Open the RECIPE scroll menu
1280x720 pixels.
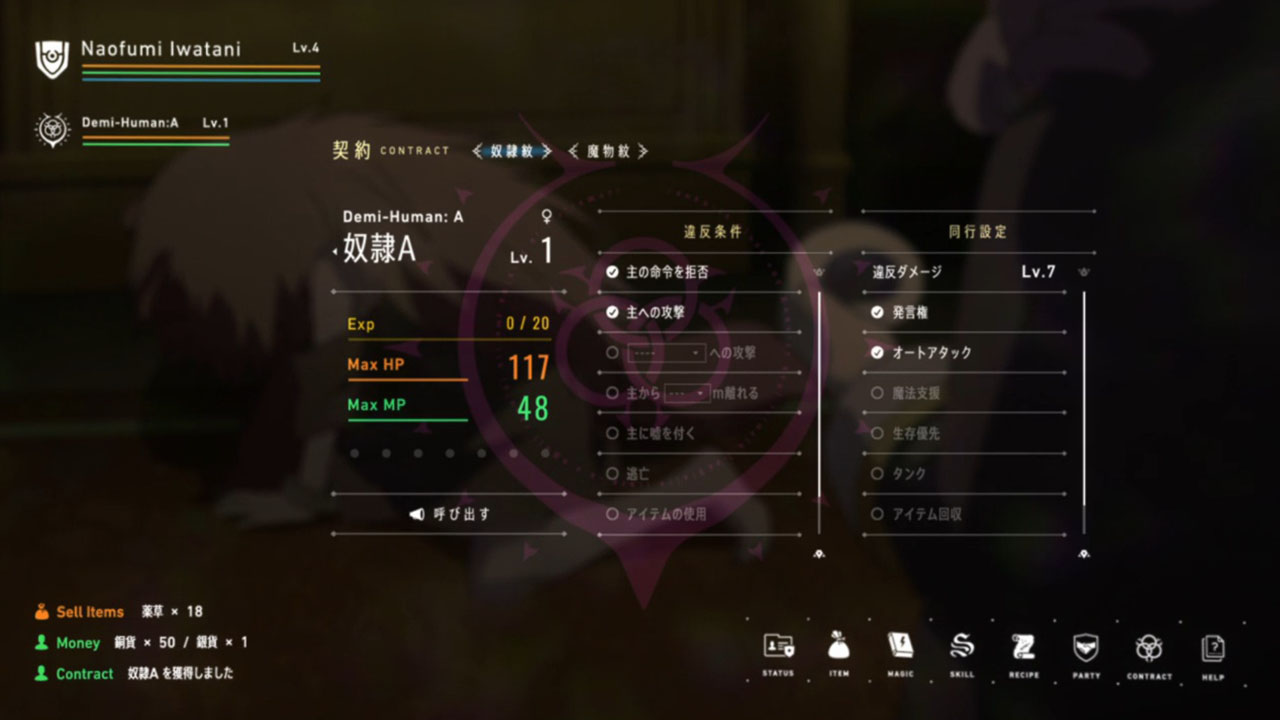pos(1023,648)
